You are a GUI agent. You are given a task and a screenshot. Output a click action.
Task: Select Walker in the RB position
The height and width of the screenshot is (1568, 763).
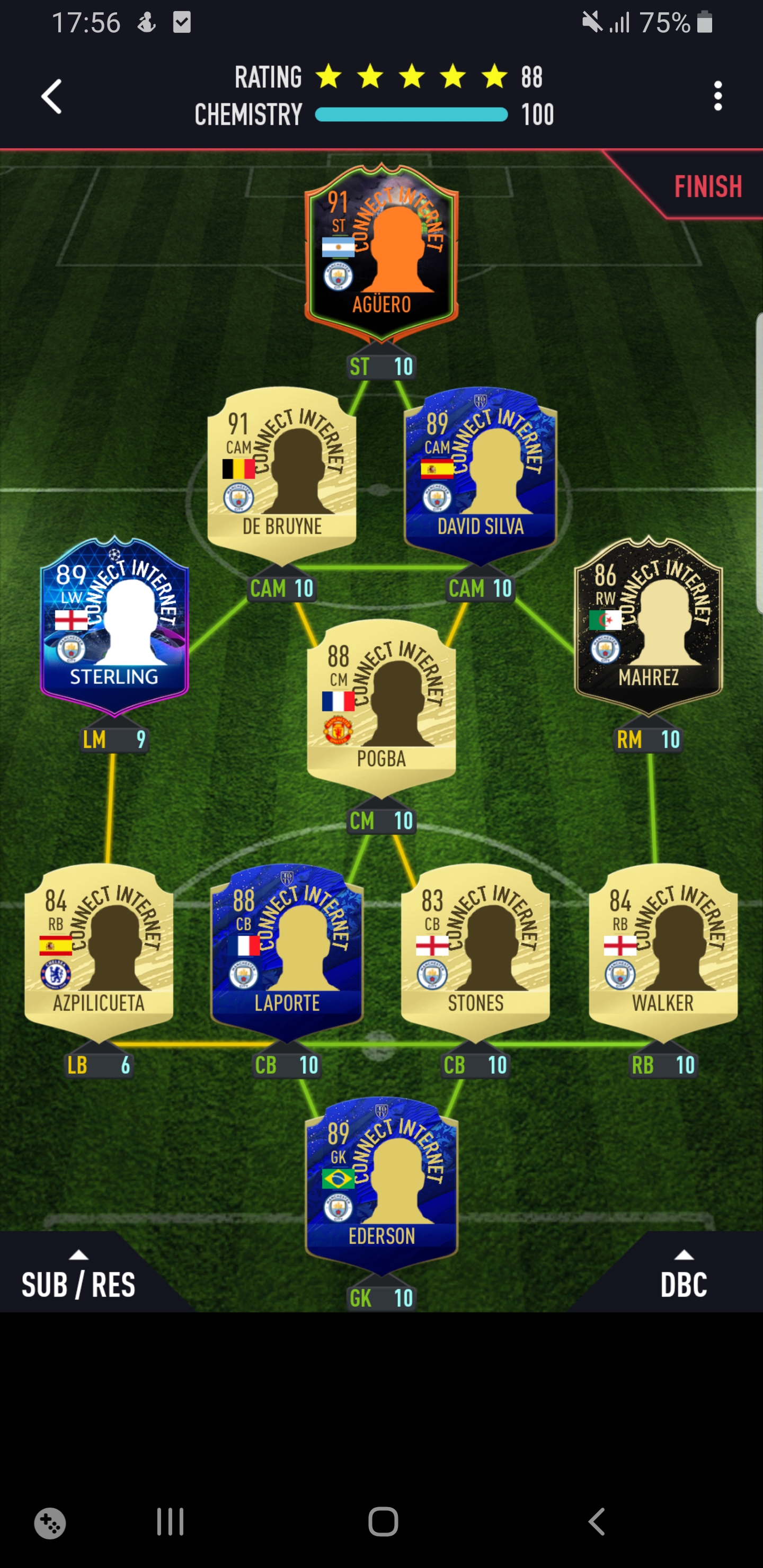(661, 950)
